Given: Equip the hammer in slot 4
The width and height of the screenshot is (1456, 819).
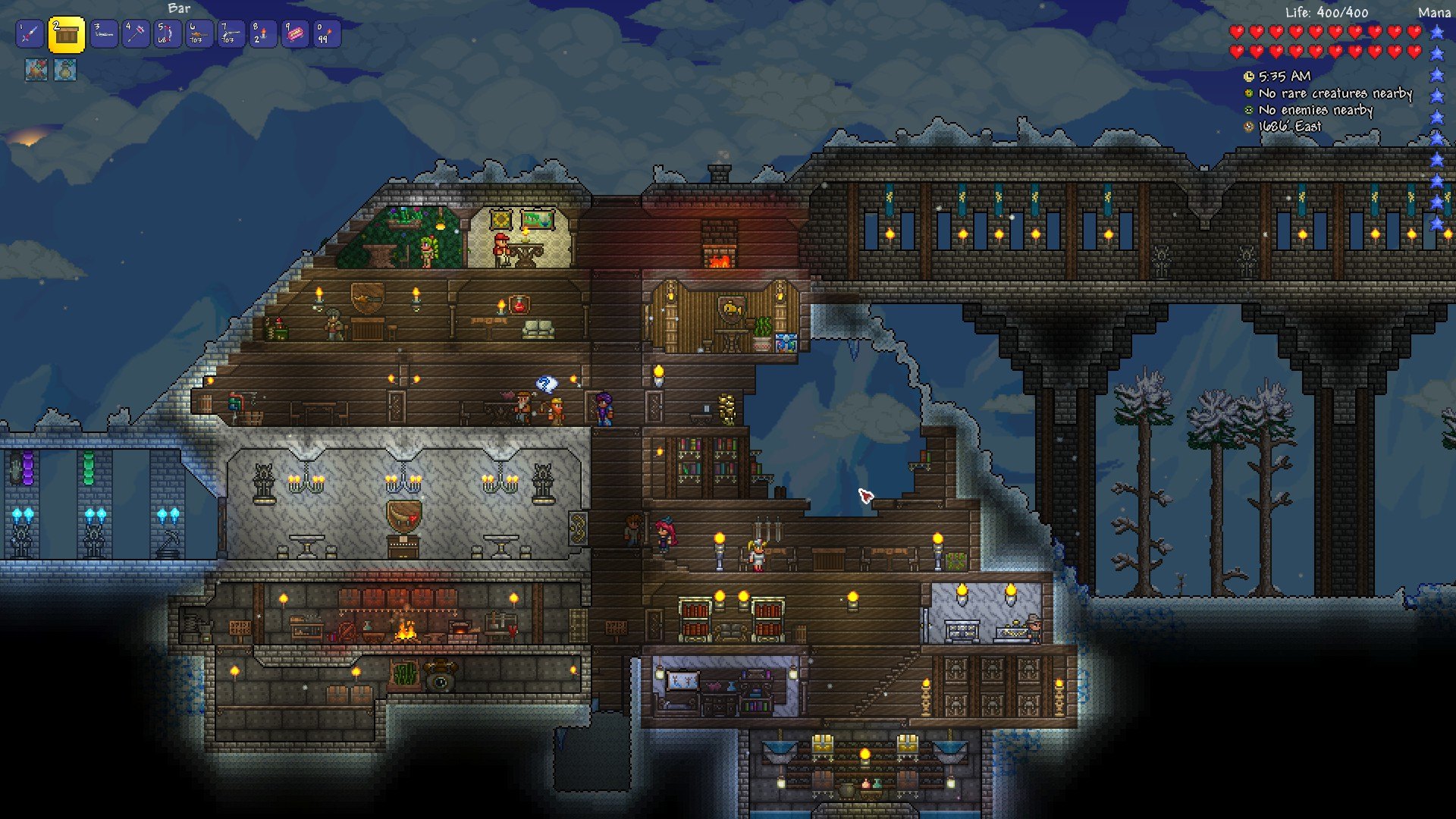Looking at the screenshot, I should (x=136, y=34).
